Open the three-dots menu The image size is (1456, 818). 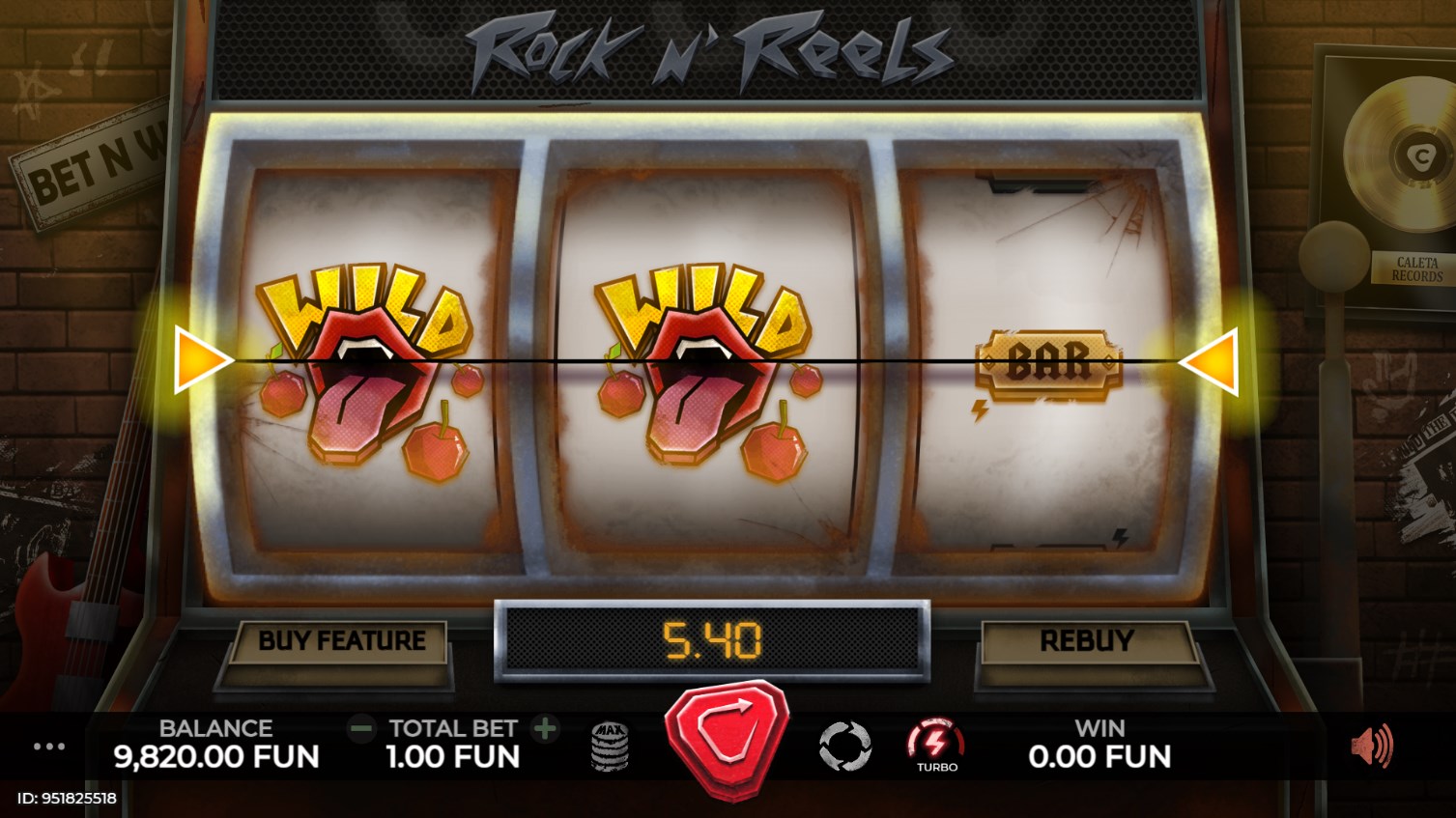(x=49, y=747)
